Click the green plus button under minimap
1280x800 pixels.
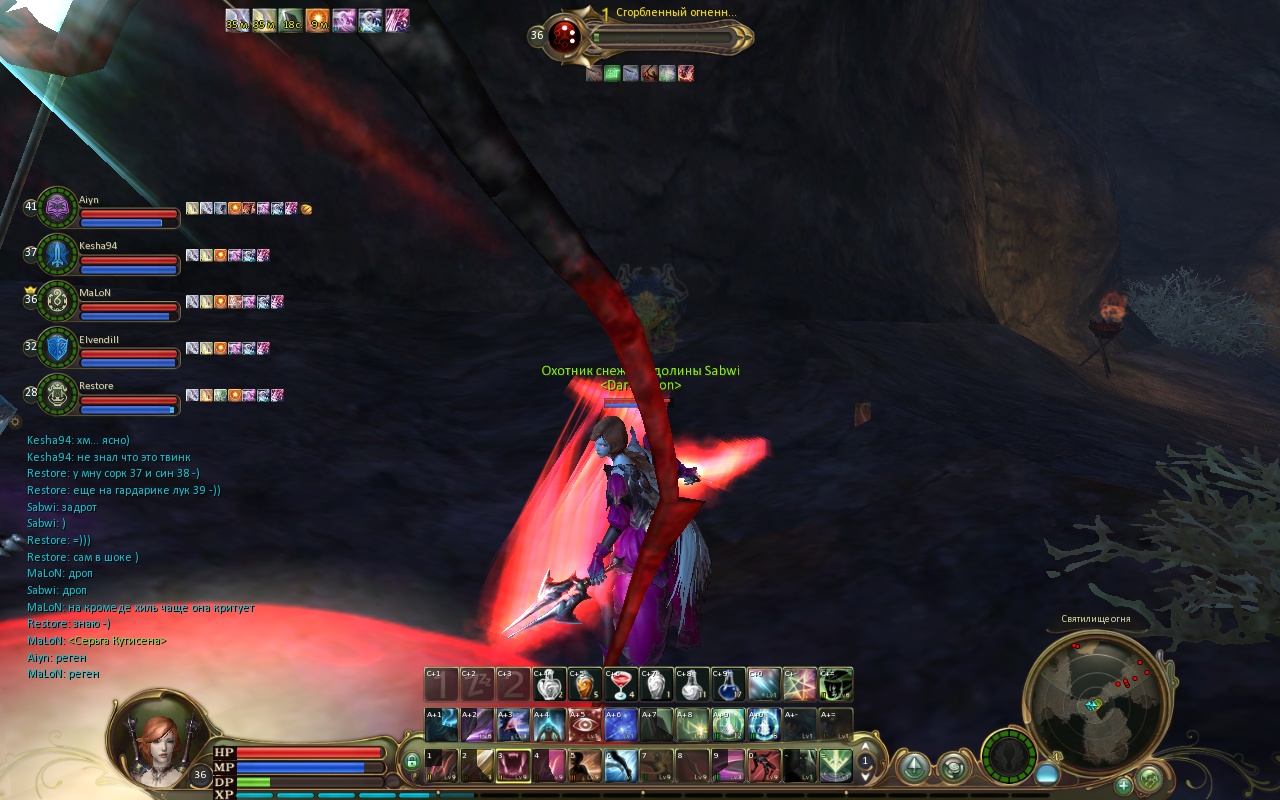1124,785
